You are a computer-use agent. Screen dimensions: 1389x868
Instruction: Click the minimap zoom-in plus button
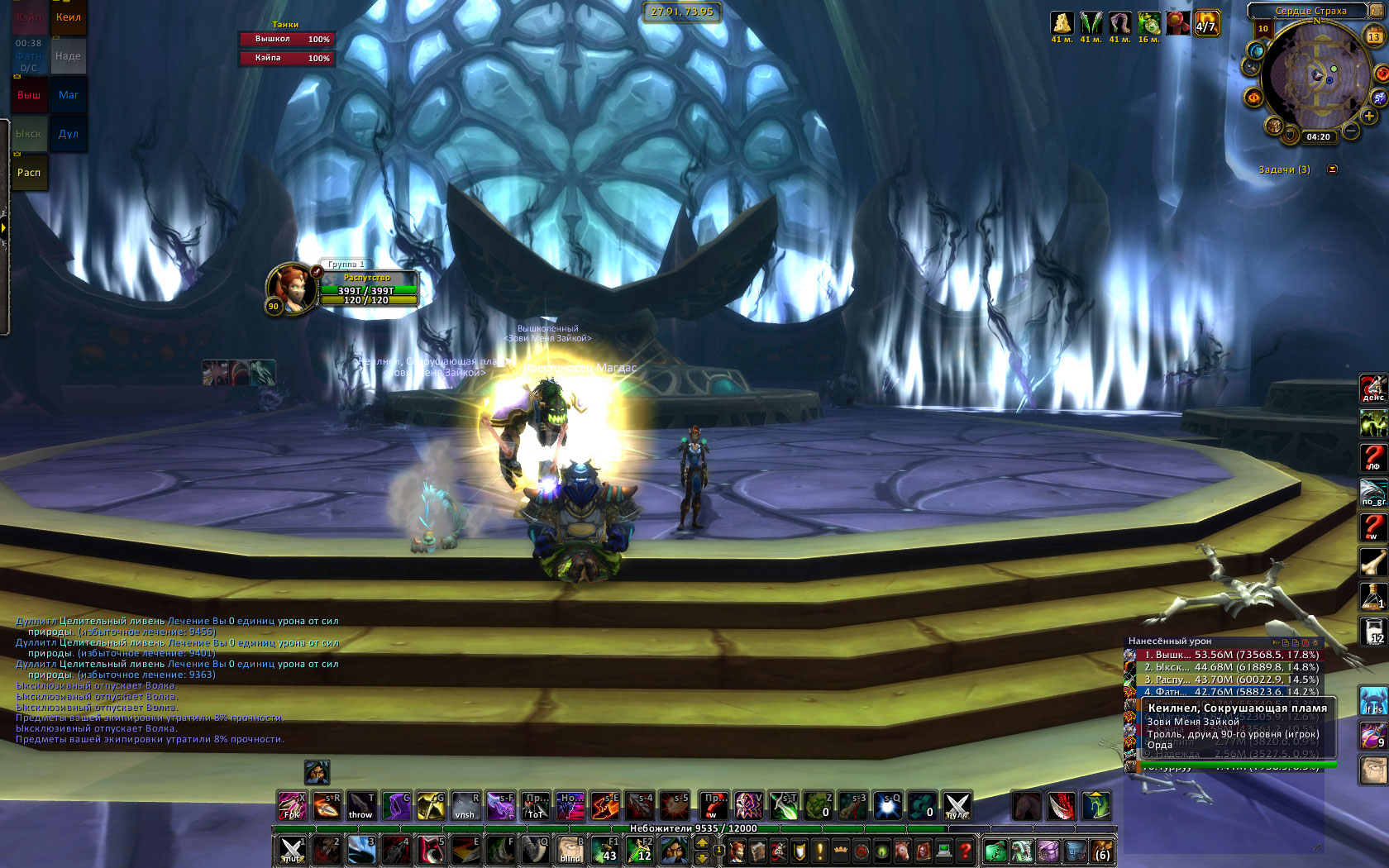(1368, 116)
